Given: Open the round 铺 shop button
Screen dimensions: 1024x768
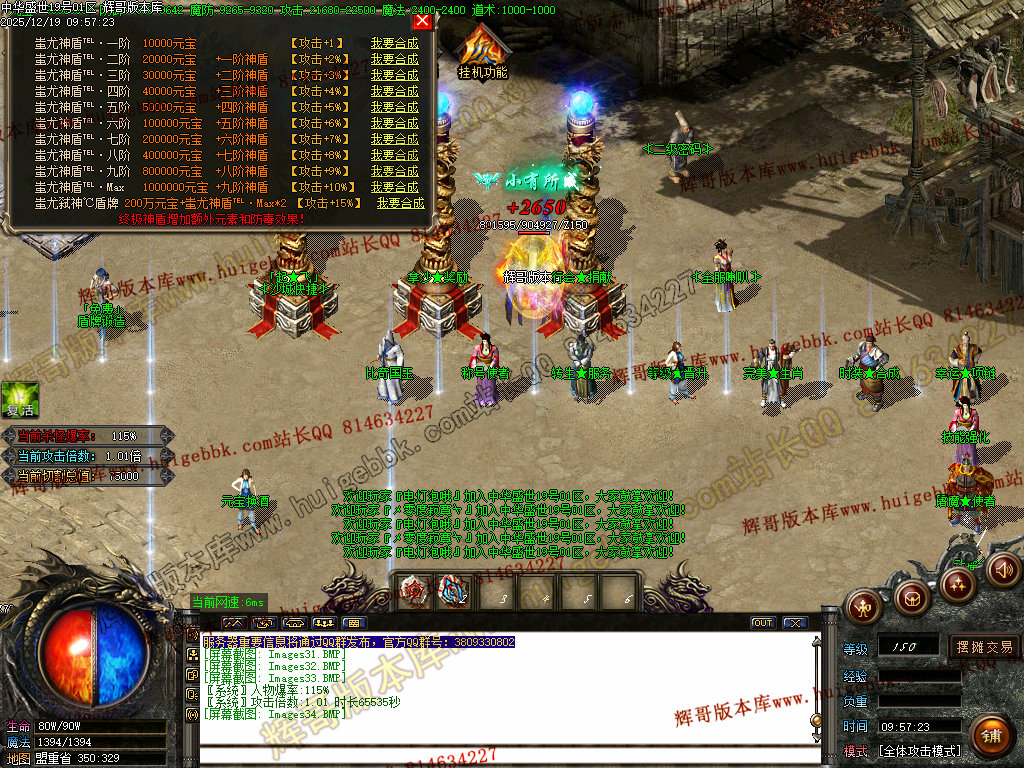Looking at the screenshot, I should (x=990, y=736).
